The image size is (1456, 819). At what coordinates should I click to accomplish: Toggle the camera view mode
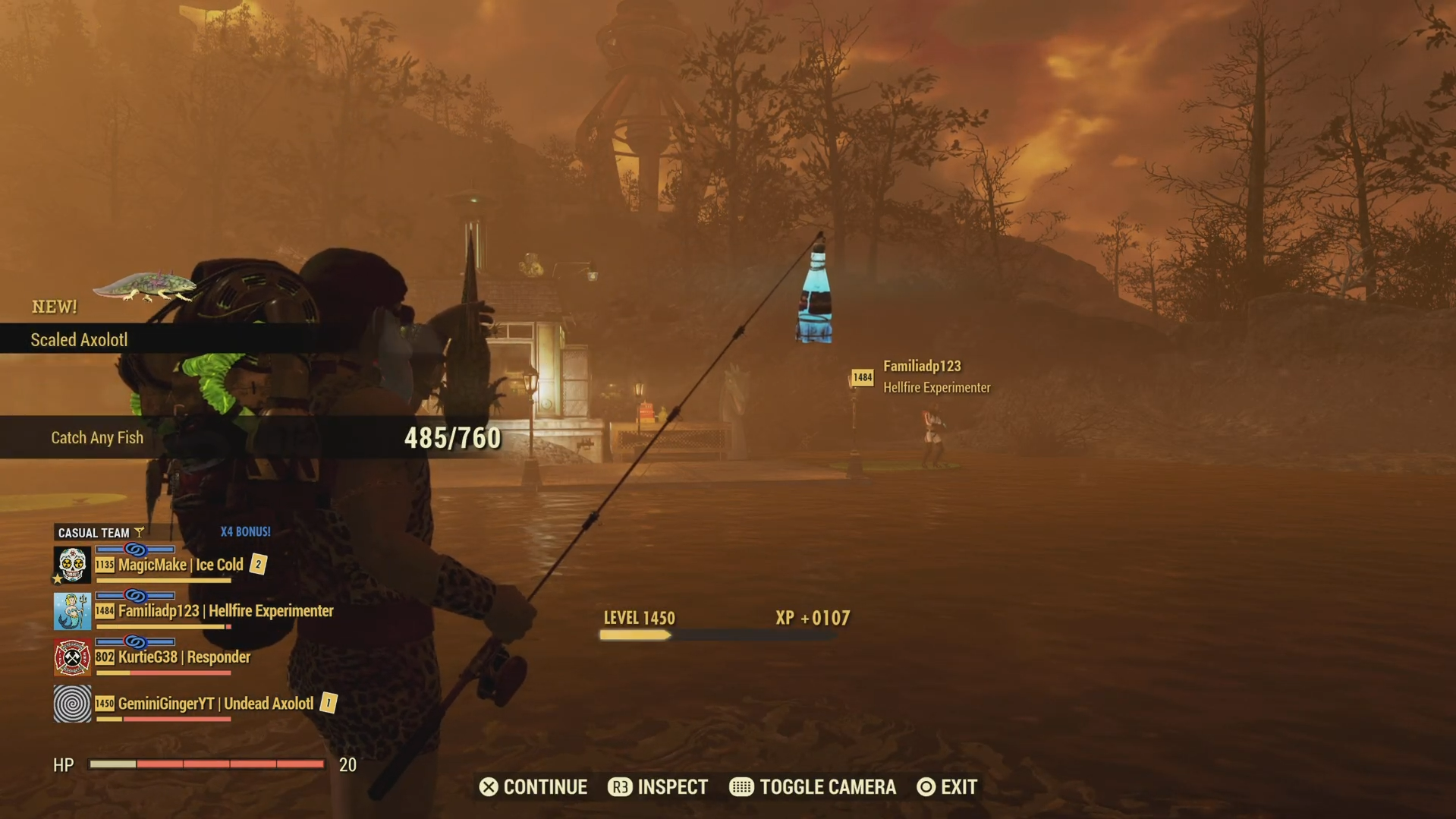tap(812, 787)
